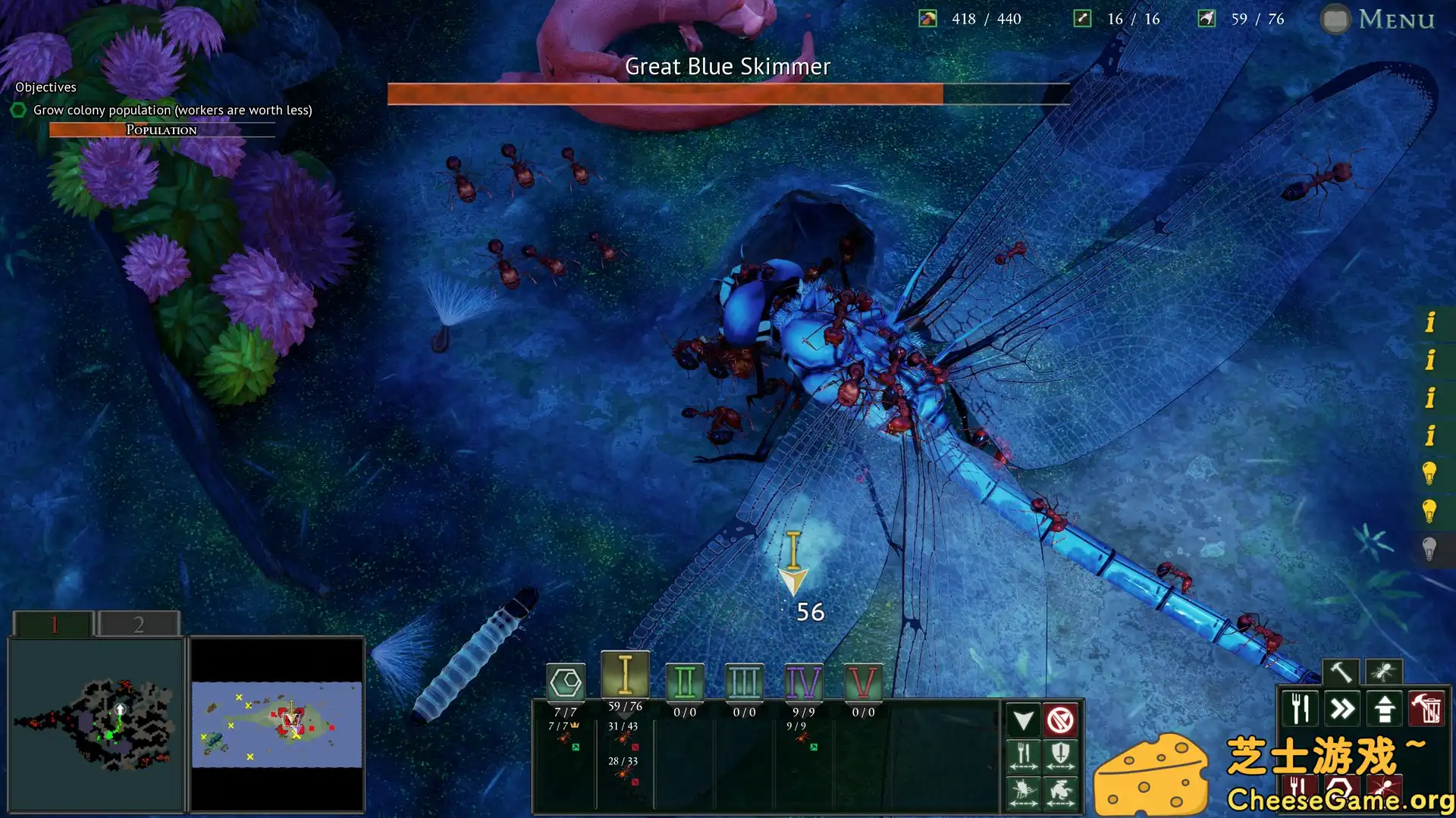Select the hexagon nest group
Screen dimensions: 1456x818
click(x=566, y=682)
